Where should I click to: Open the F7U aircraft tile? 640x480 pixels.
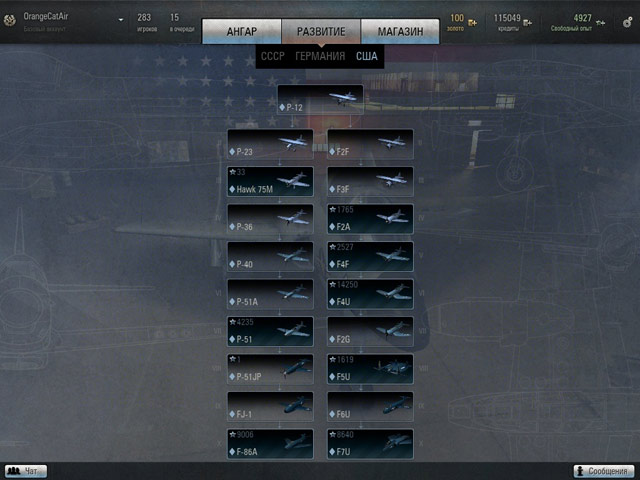370,444
